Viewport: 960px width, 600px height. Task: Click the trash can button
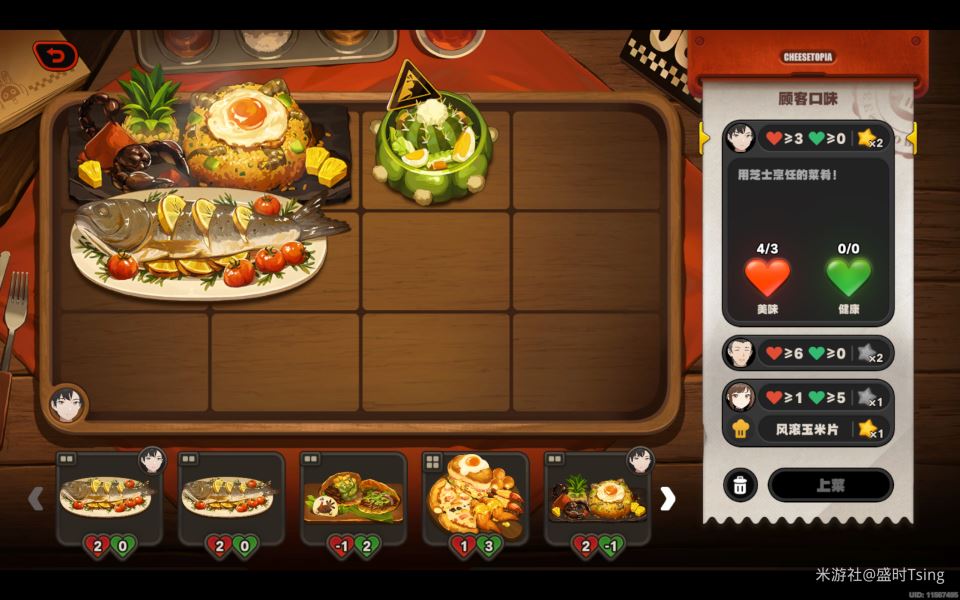[739, 485]
